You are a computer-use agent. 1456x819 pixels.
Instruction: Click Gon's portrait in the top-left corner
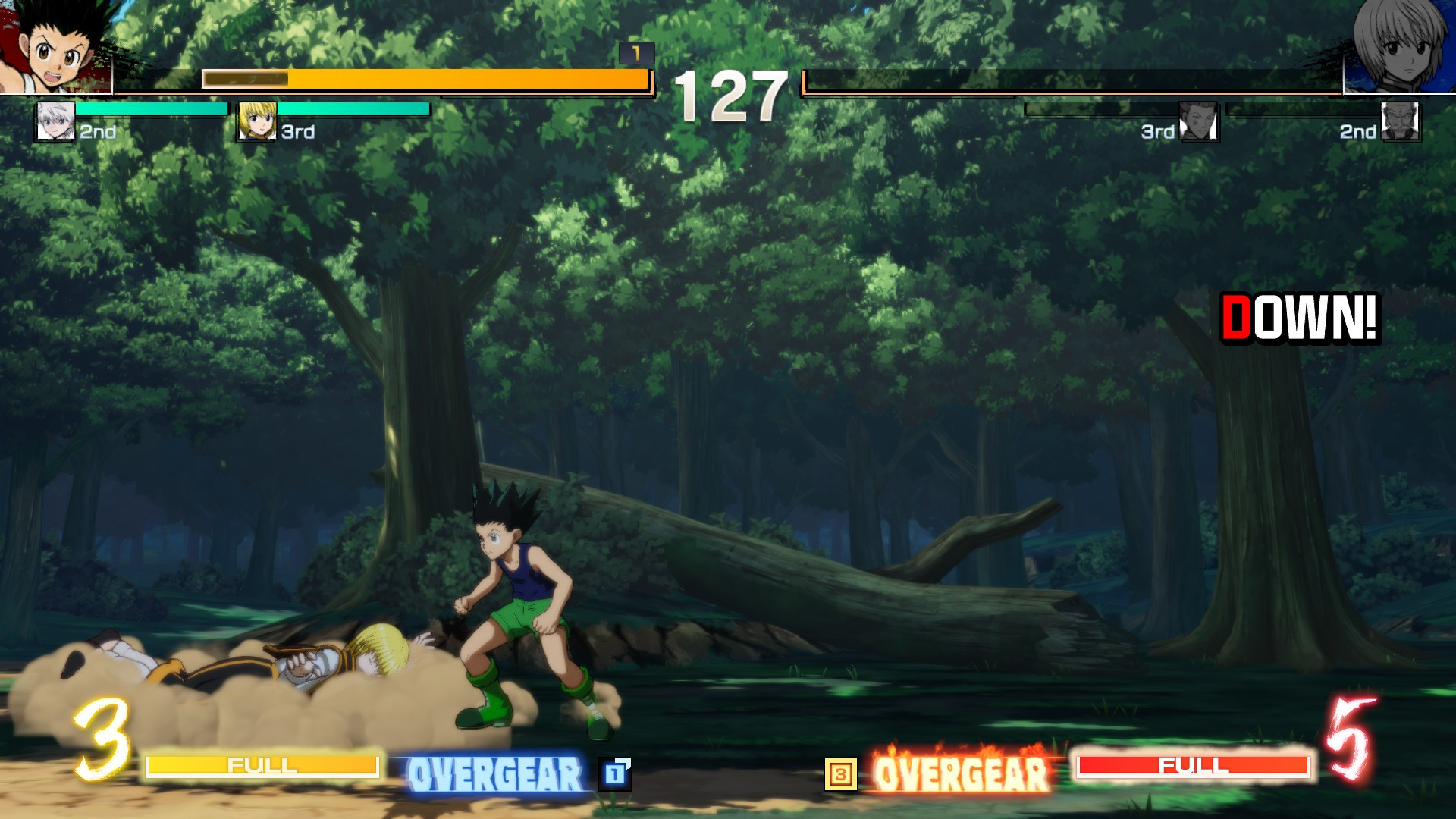(x=53, y=45)
